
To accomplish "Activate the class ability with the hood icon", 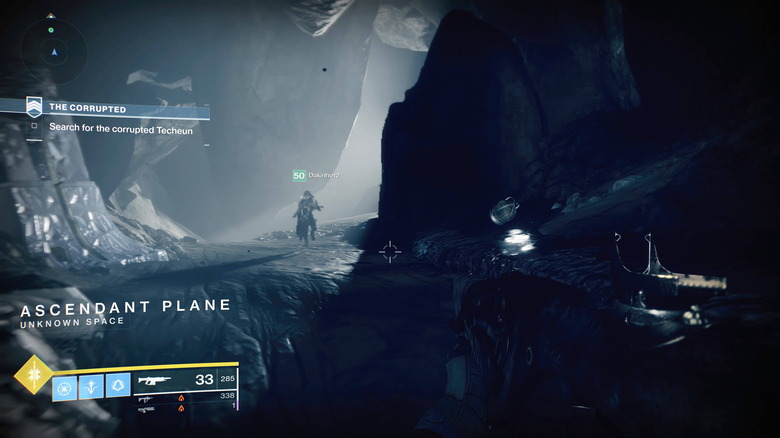I will tap(118, 384).
